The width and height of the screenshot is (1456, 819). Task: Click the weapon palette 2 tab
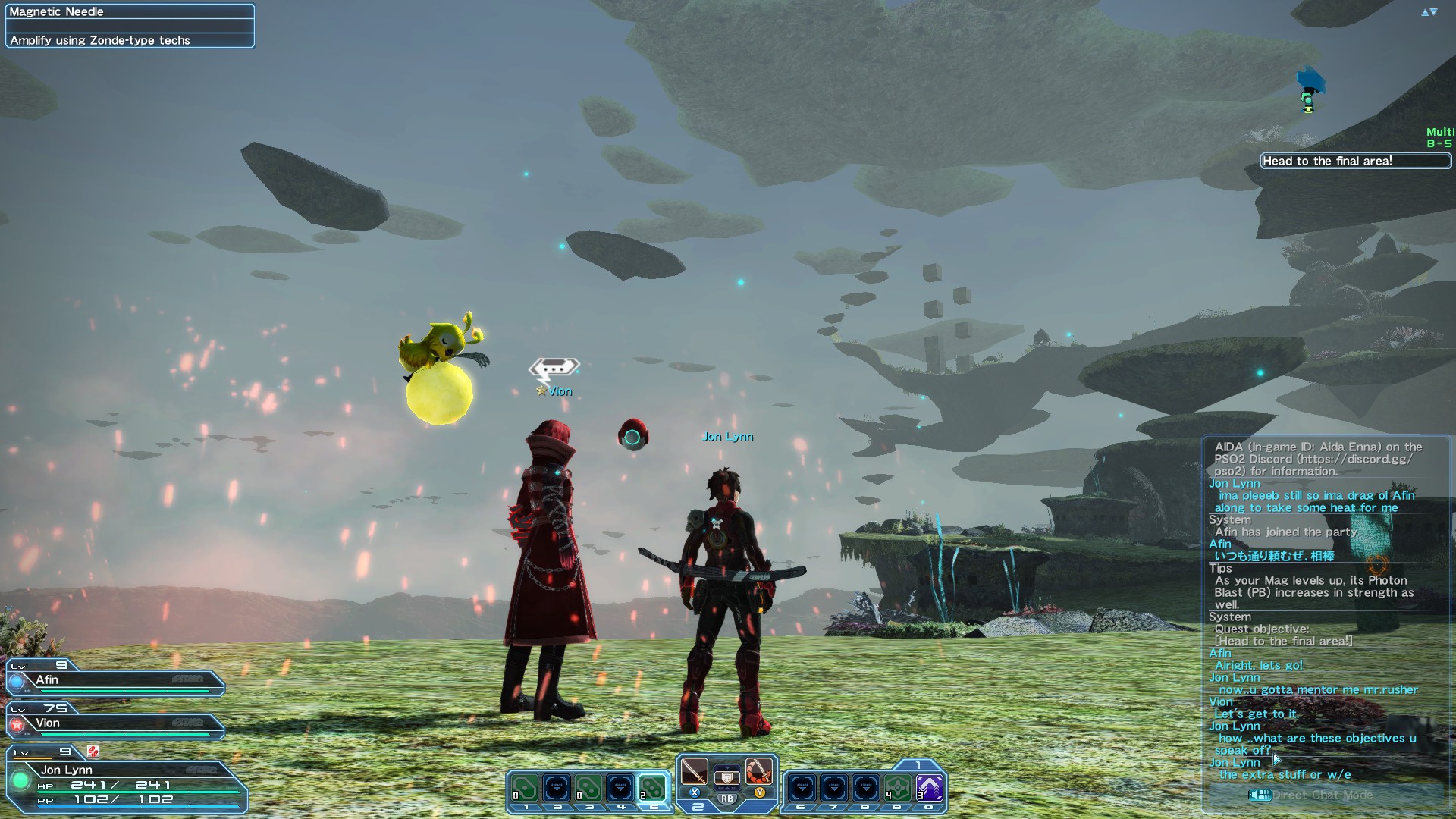pyautogui.click(x=699, y=806)
